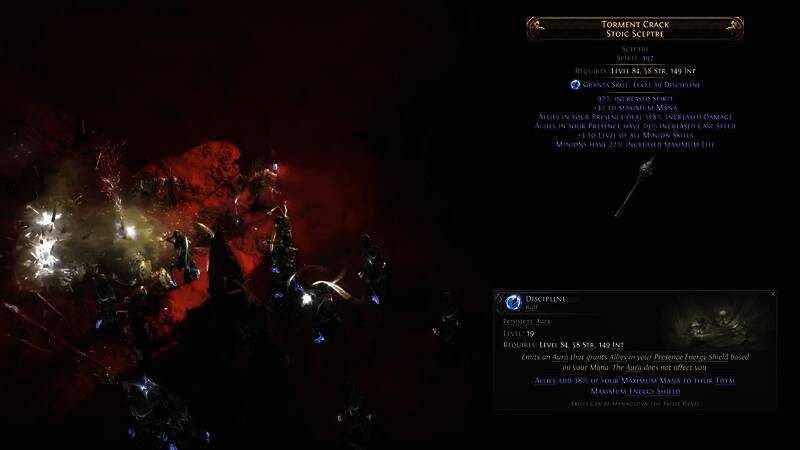Close the Discipline skill tooltip panel
The image size is (800, 450).
773,295
